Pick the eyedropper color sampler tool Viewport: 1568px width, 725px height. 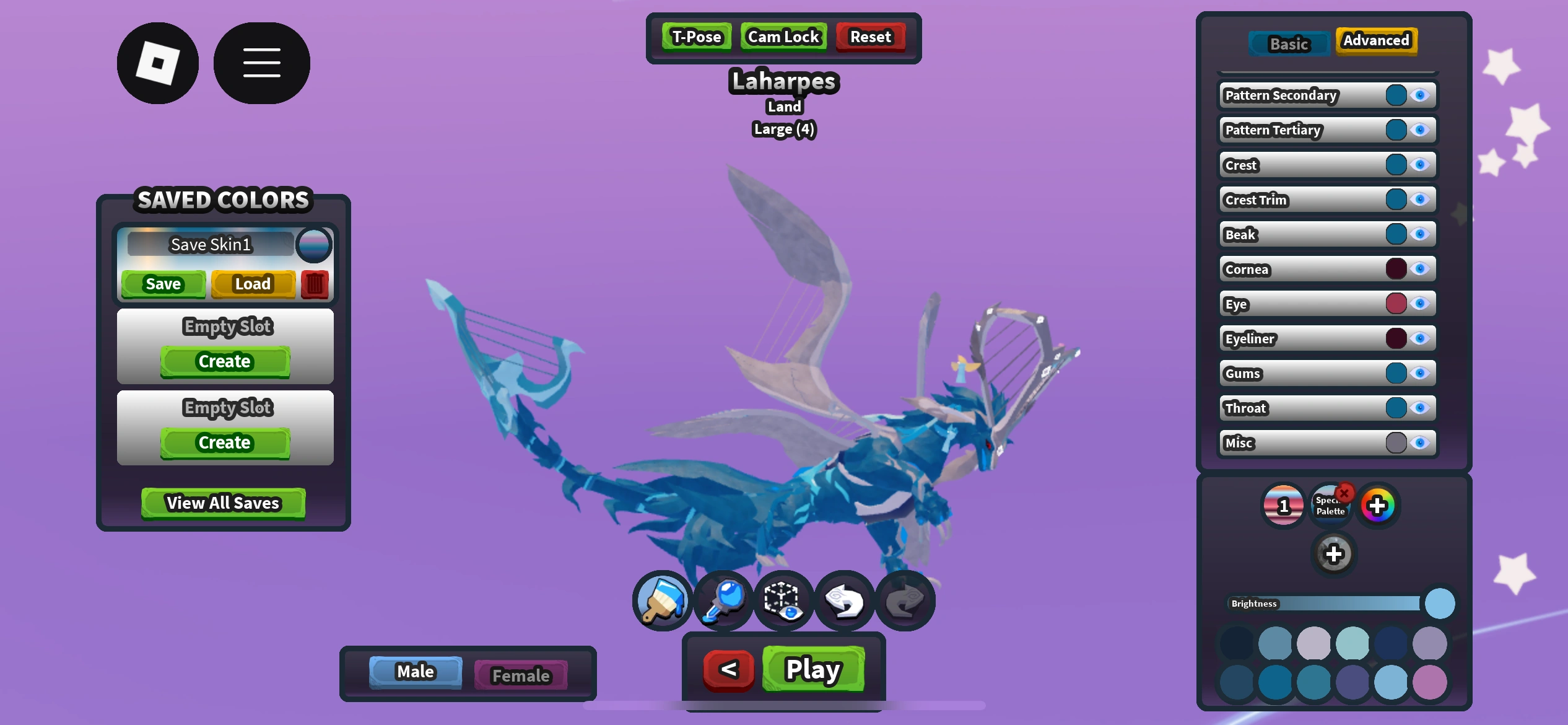coord(722,600)
